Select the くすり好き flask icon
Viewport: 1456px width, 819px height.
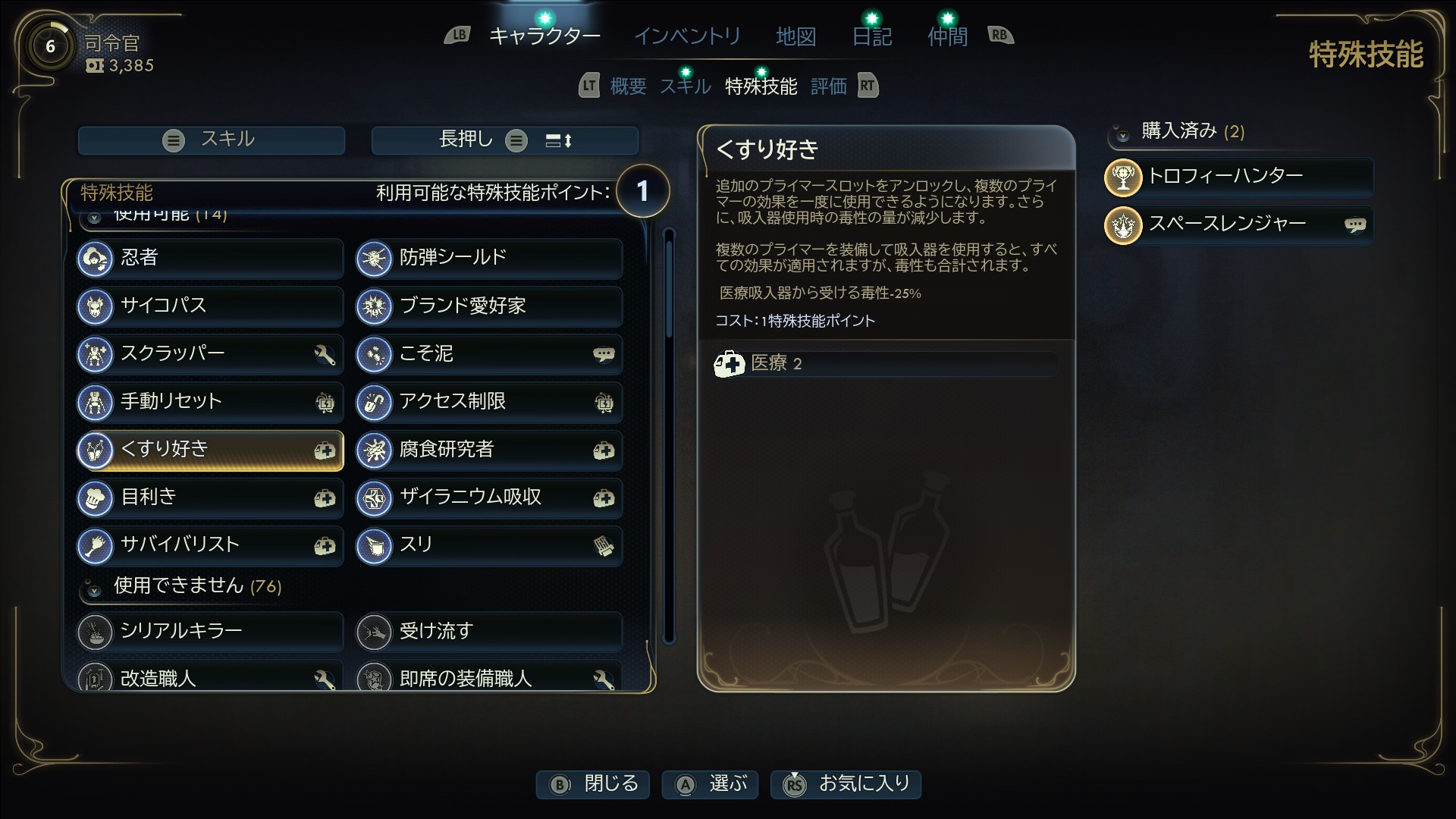coord(96,450)
